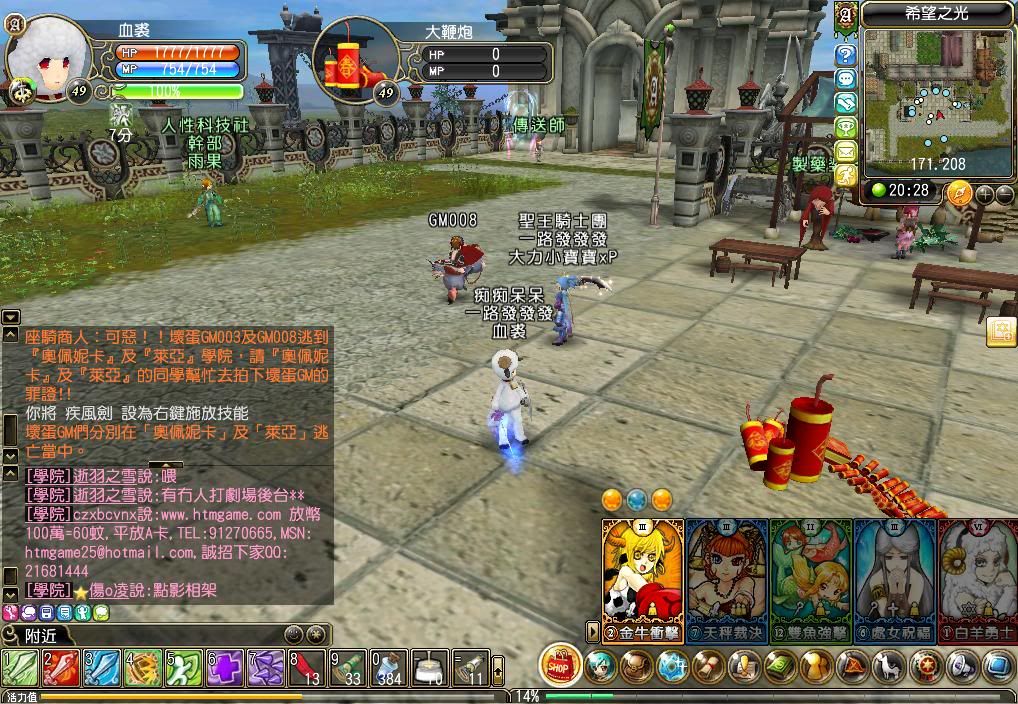Click the minimap zoom-in plus button
Screen dimensions: 1018x704
tap(984, 194)
